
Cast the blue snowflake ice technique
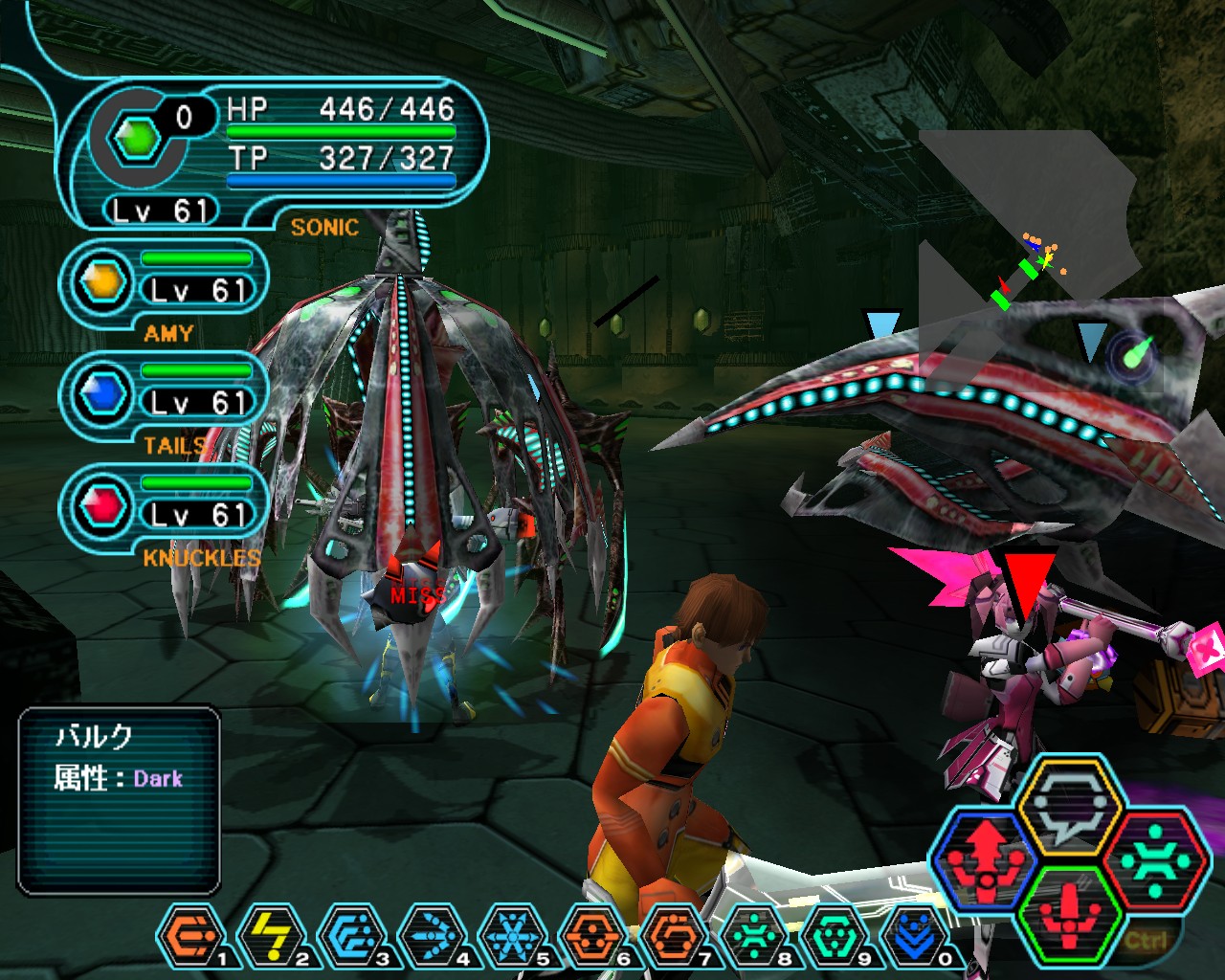click(512, 936)
